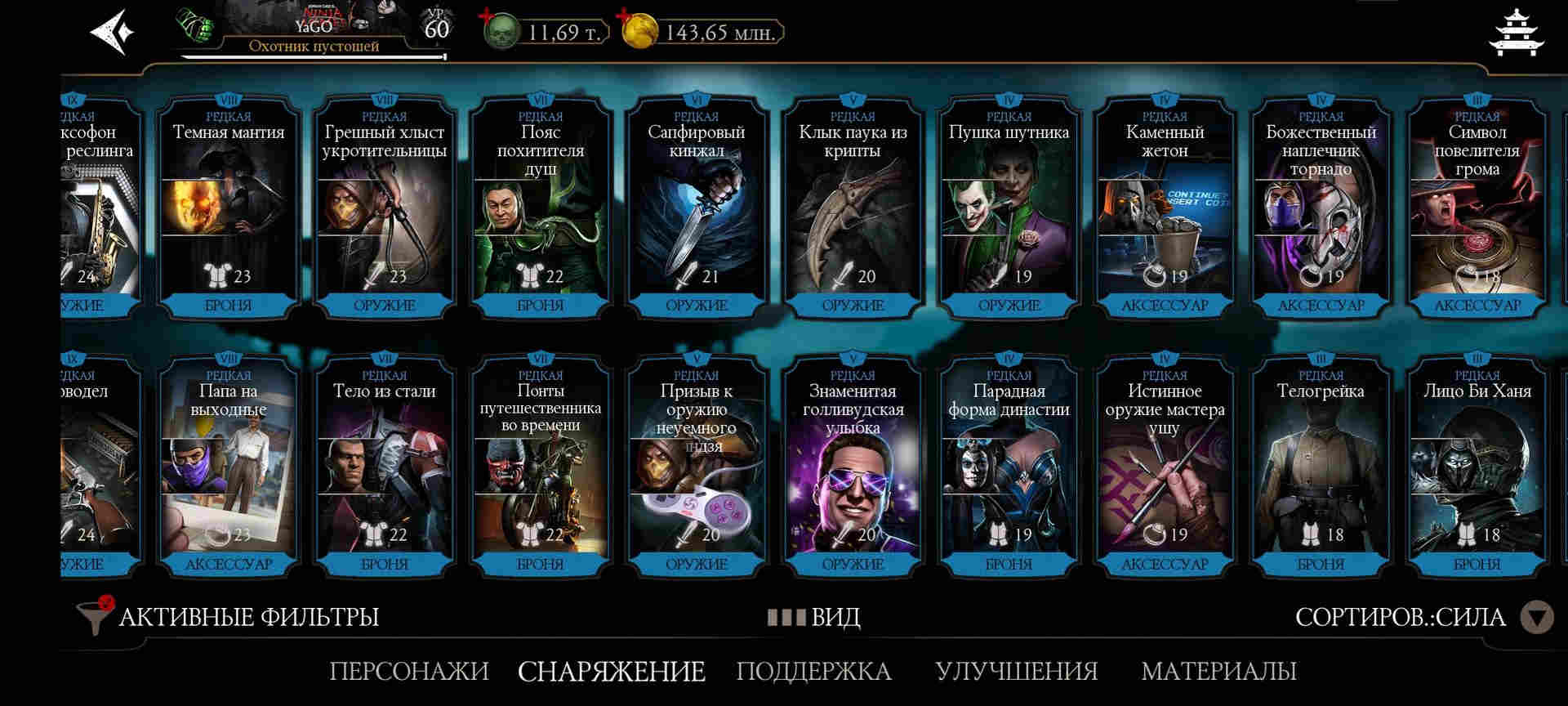
Task: Switch to the Персонажи tab
Action: coord(409,671)
